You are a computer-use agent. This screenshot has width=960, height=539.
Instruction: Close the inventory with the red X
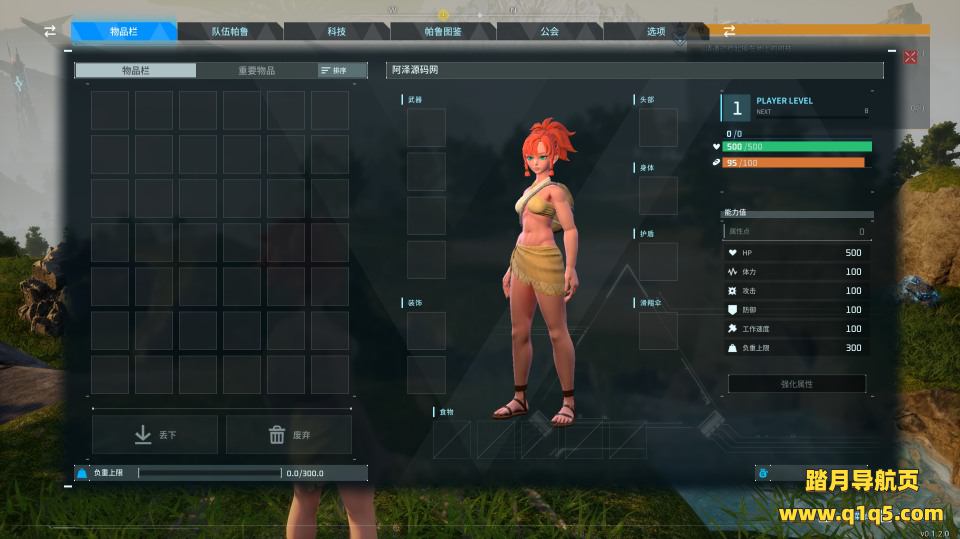[x=910, y=57]
